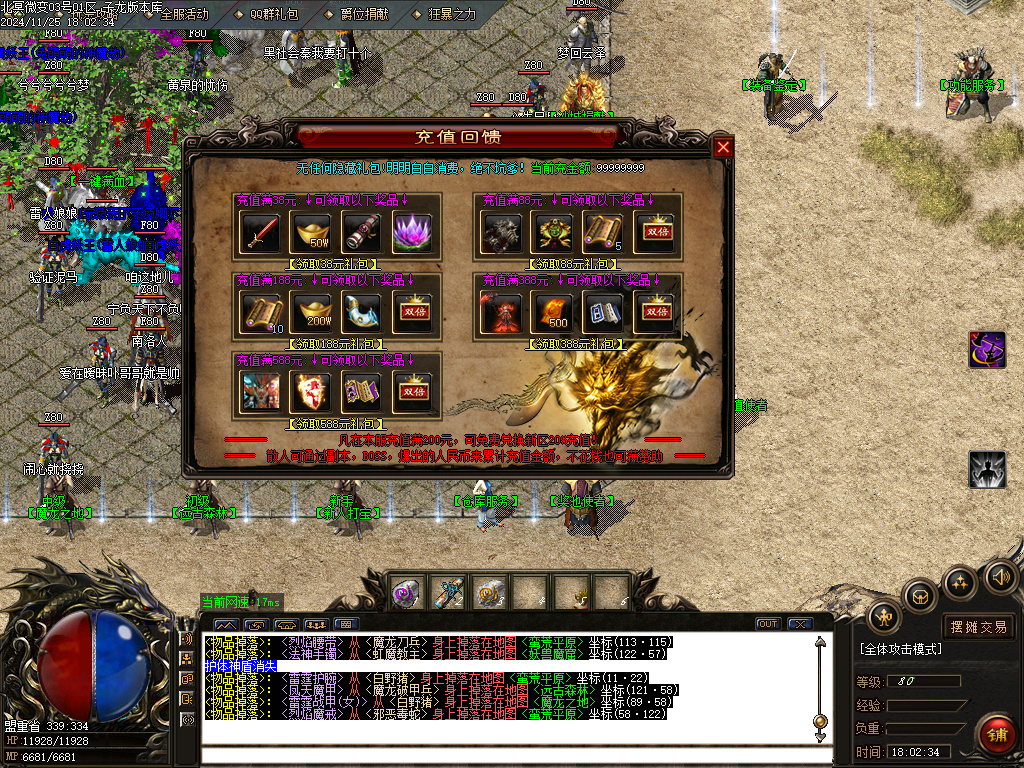Select the purple lotus reward icon
The width and height of the screenshot is (1024, 768).
pos(411,233)
